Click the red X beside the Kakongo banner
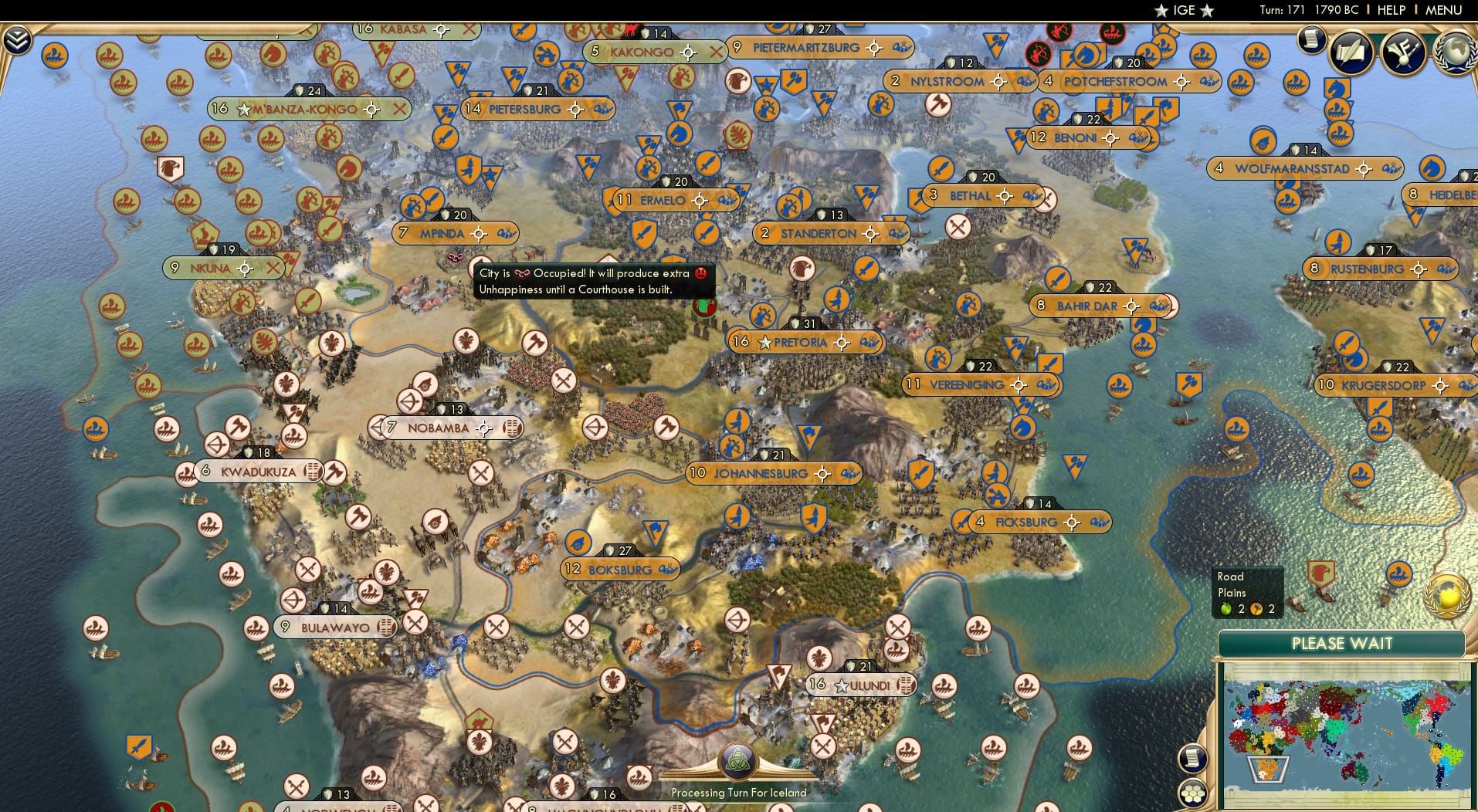 [x=715, y=52]
